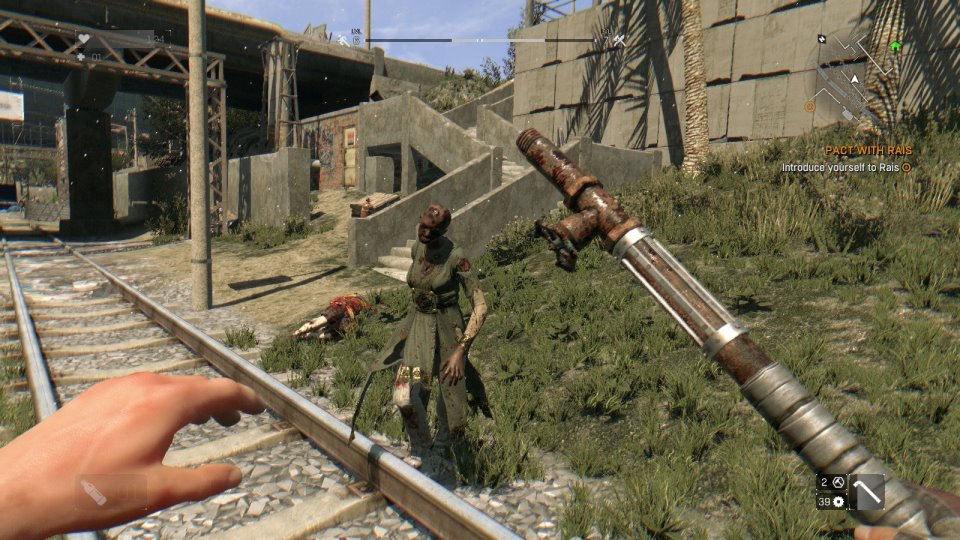Open the Pact with Rais quest tracker
Viewport: 960px width, 540px height.
coord(868,150)
